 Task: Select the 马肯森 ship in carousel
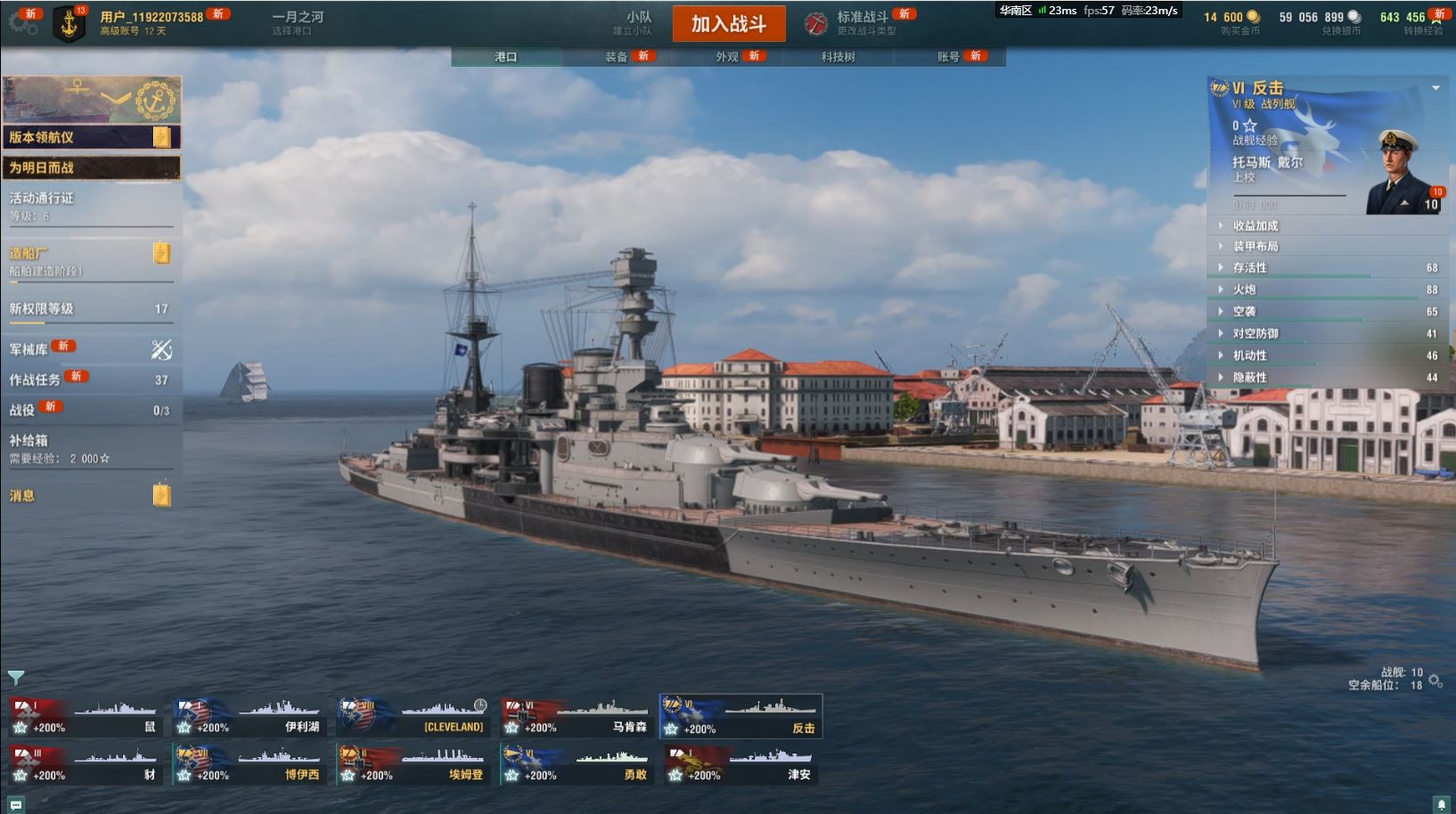tap(576, 717)
